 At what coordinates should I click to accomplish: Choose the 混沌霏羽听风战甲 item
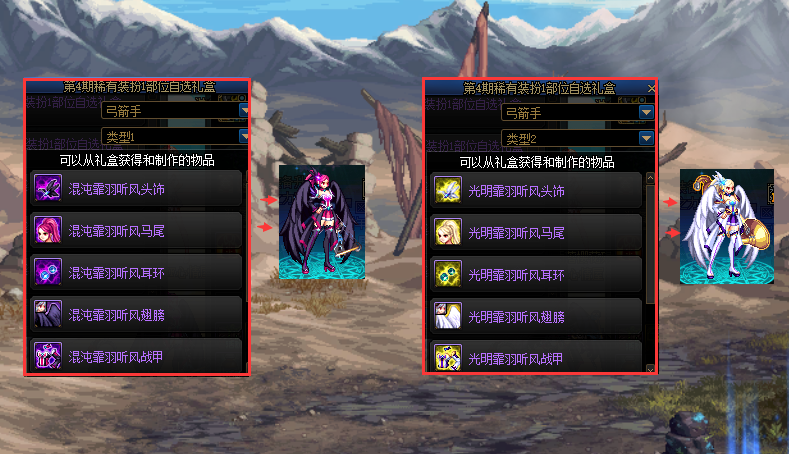(x=137, y=354)
